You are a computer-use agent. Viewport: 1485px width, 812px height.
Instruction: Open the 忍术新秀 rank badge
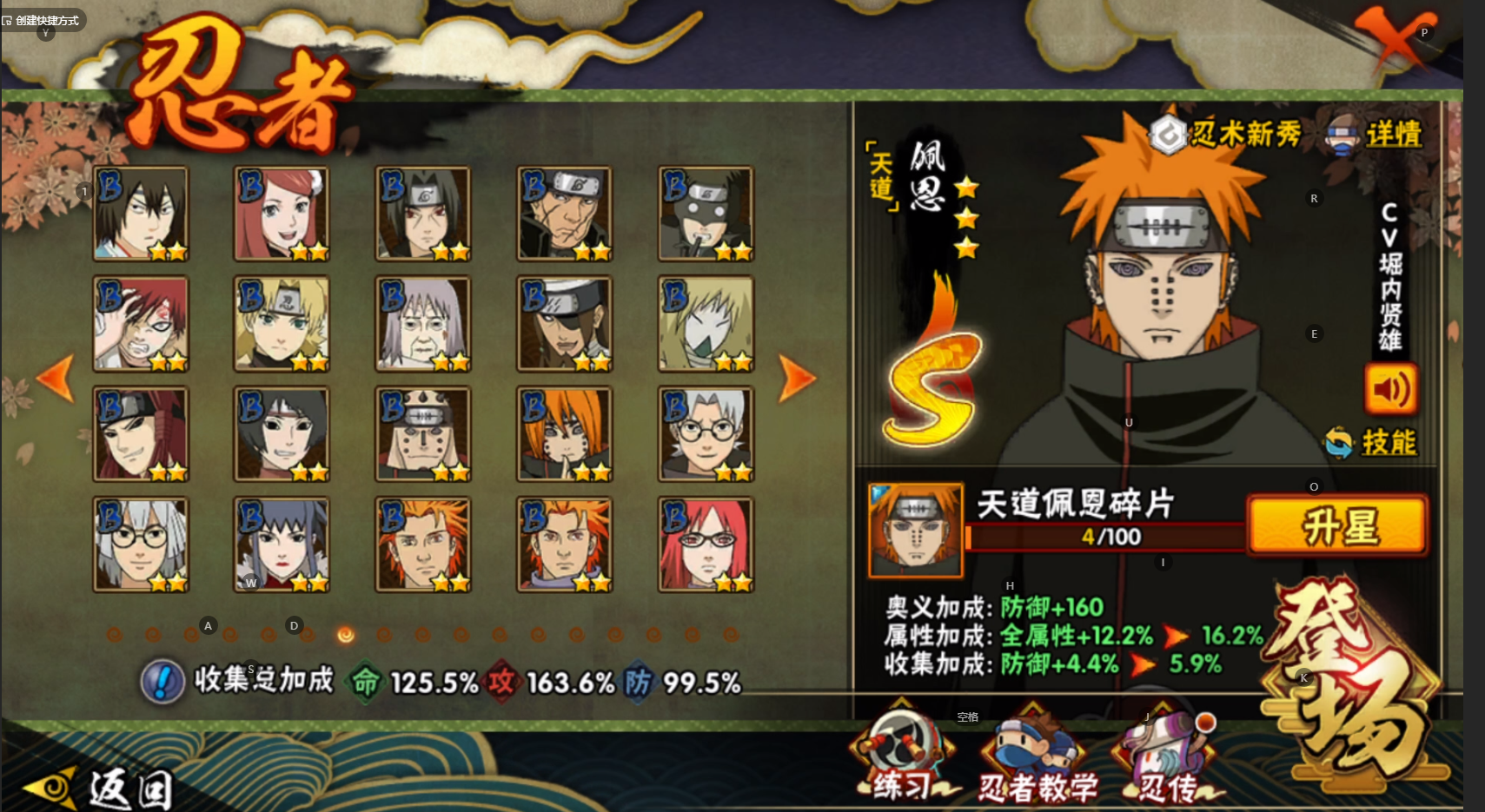pyautogui.click(x=1225, y=135)
